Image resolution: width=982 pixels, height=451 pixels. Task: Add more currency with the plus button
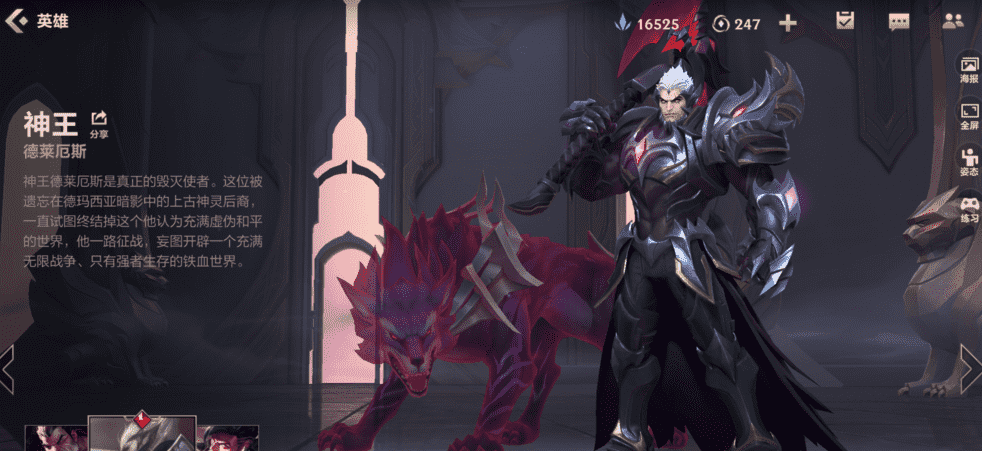pos(788,23)
